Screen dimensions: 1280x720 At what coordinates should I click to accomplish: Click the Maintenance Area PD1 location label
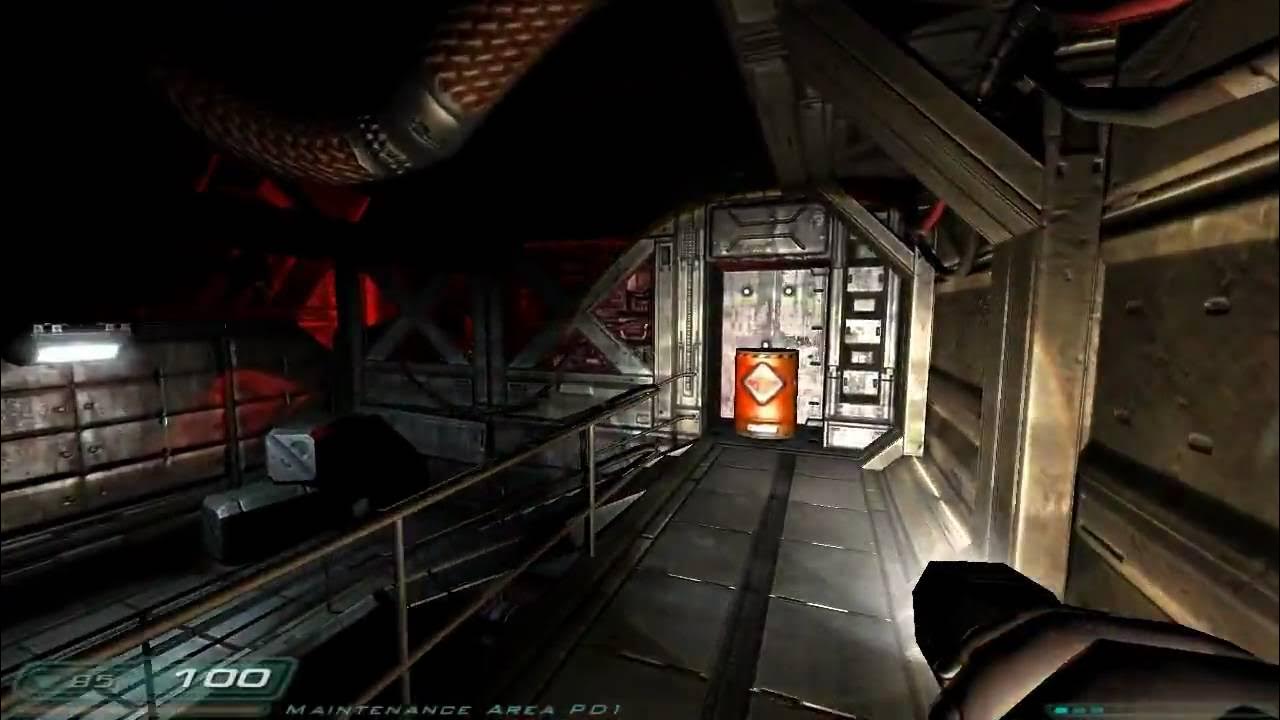[455, 708]
